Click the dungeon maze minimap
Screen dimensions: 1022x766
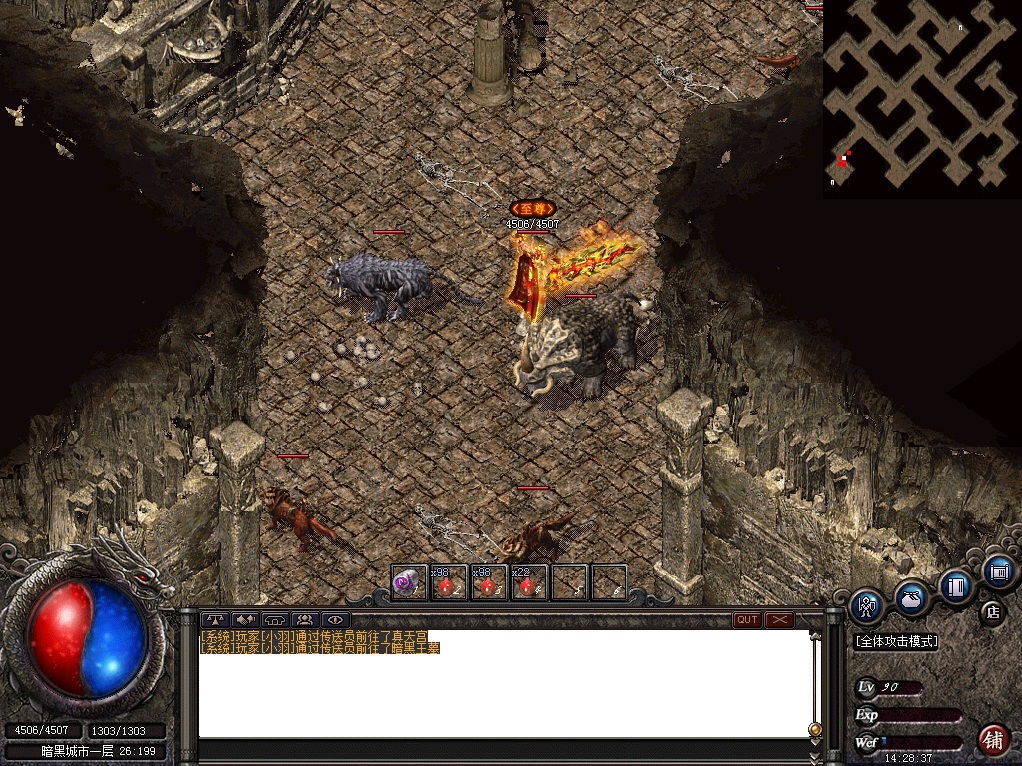[x=921, y=98]
